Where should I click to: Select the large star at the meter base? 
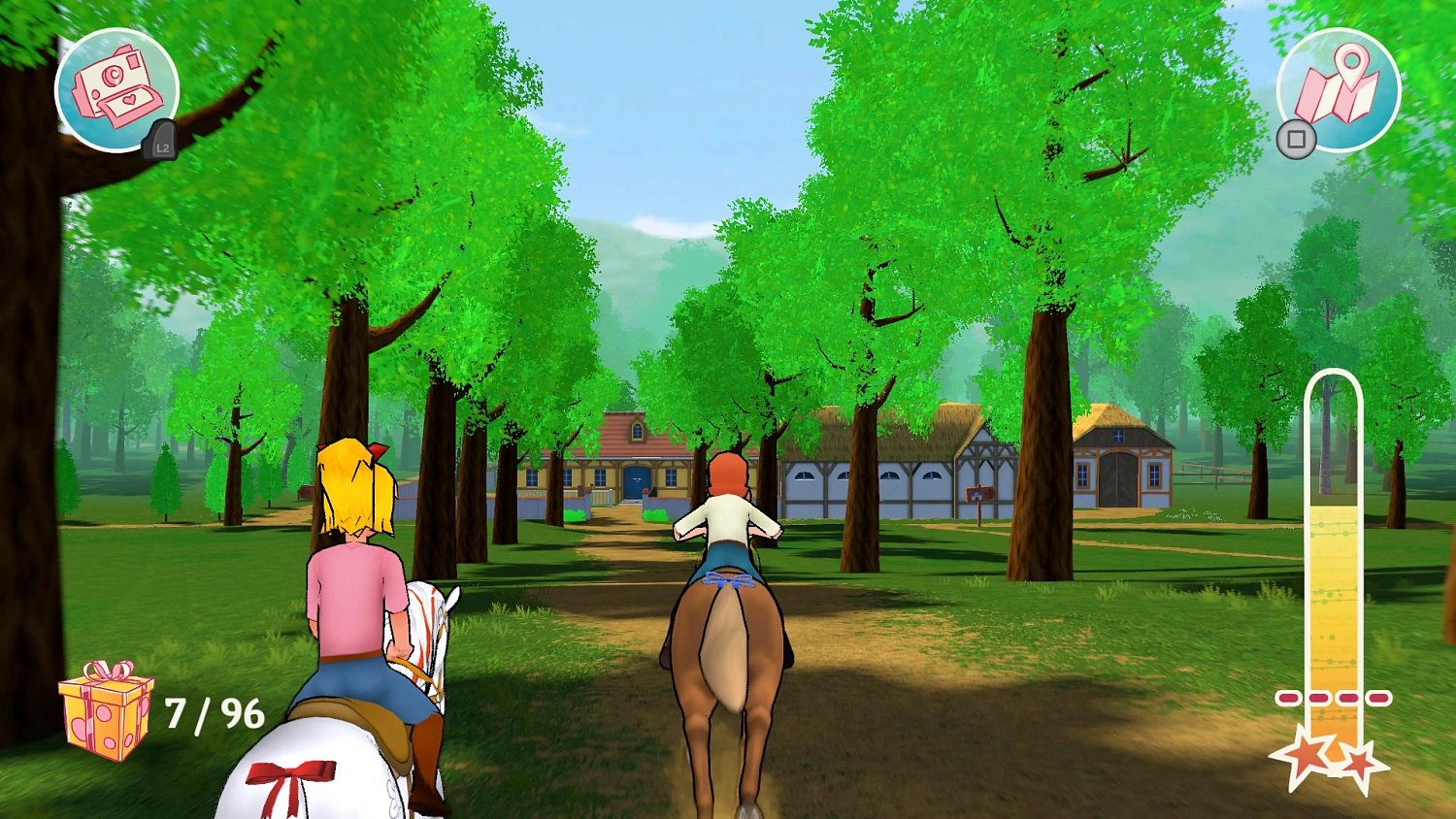[x=1306, y=756]
